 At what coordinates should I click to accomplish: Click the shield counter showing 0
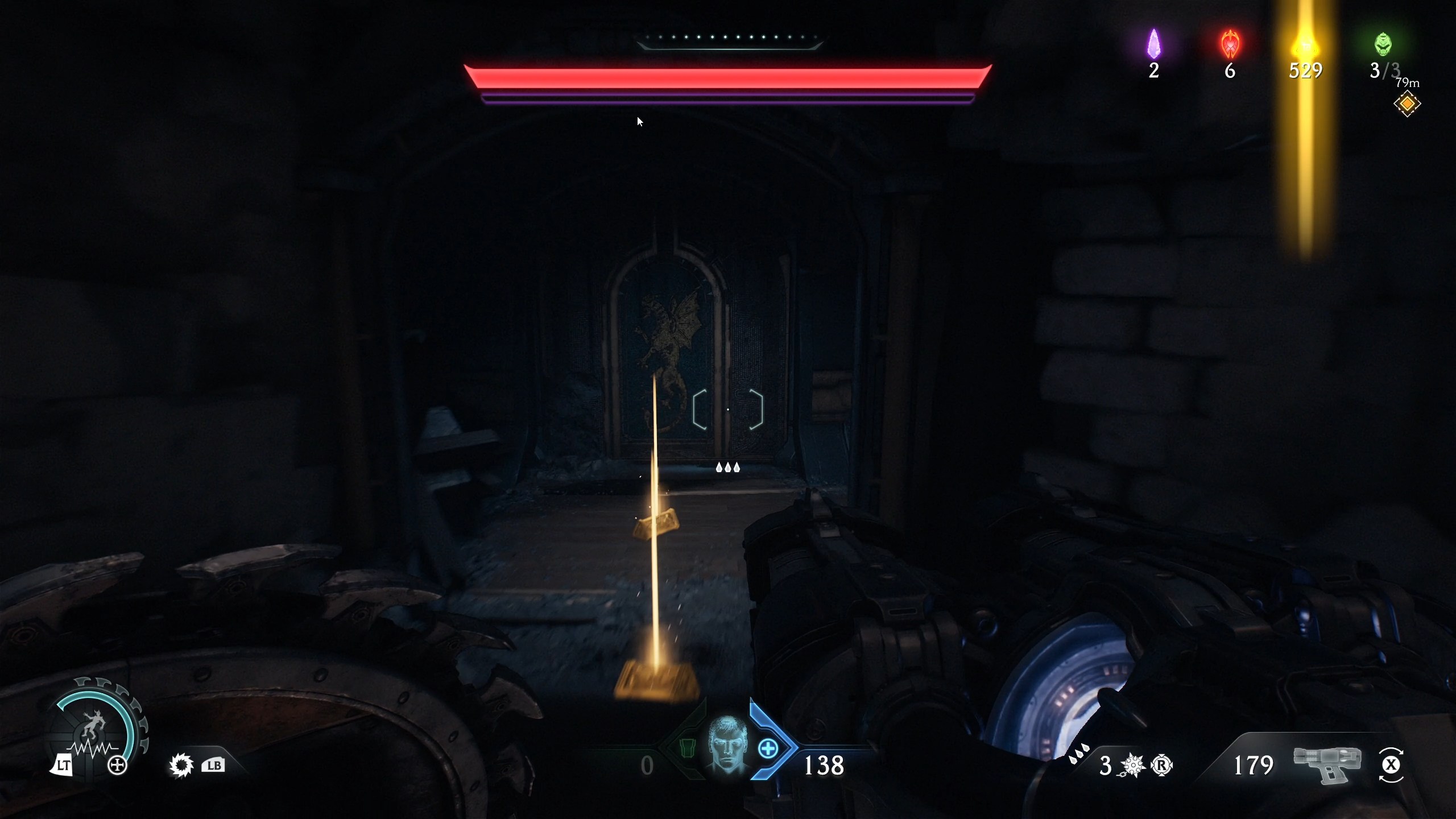coord(647,765)
